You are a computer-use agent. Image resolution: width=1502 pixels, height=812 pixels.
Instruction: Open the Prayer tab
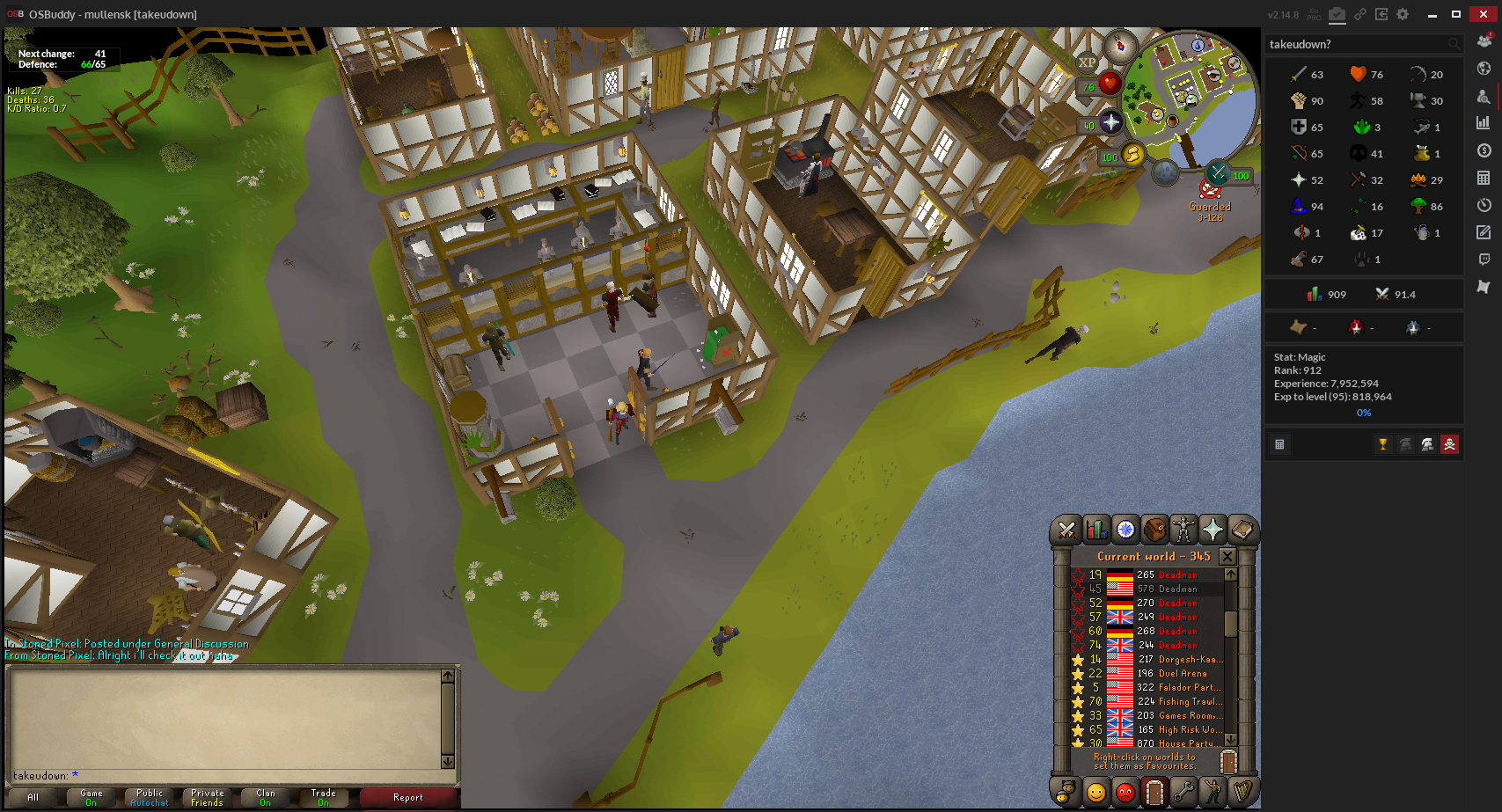tap(1213, 530)
